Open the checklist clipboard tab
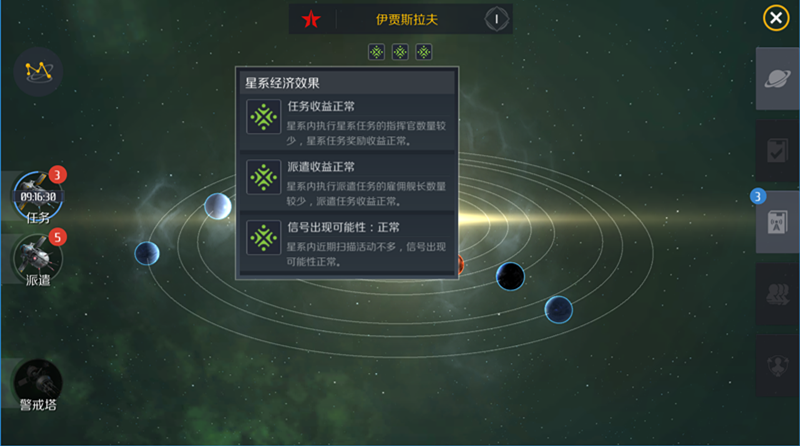The width and height of the screenshot is (800, 446). coord(777,151)
